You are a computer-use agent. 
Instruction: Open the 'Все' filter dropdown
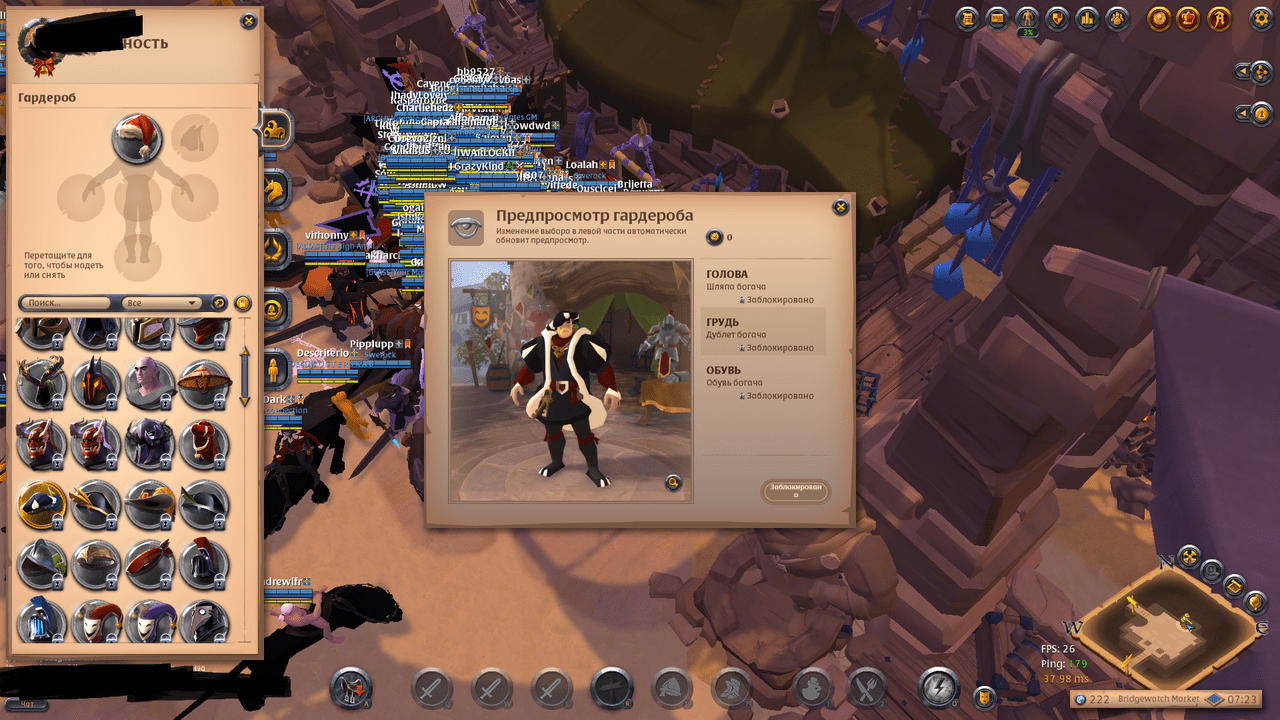(161, 302)
